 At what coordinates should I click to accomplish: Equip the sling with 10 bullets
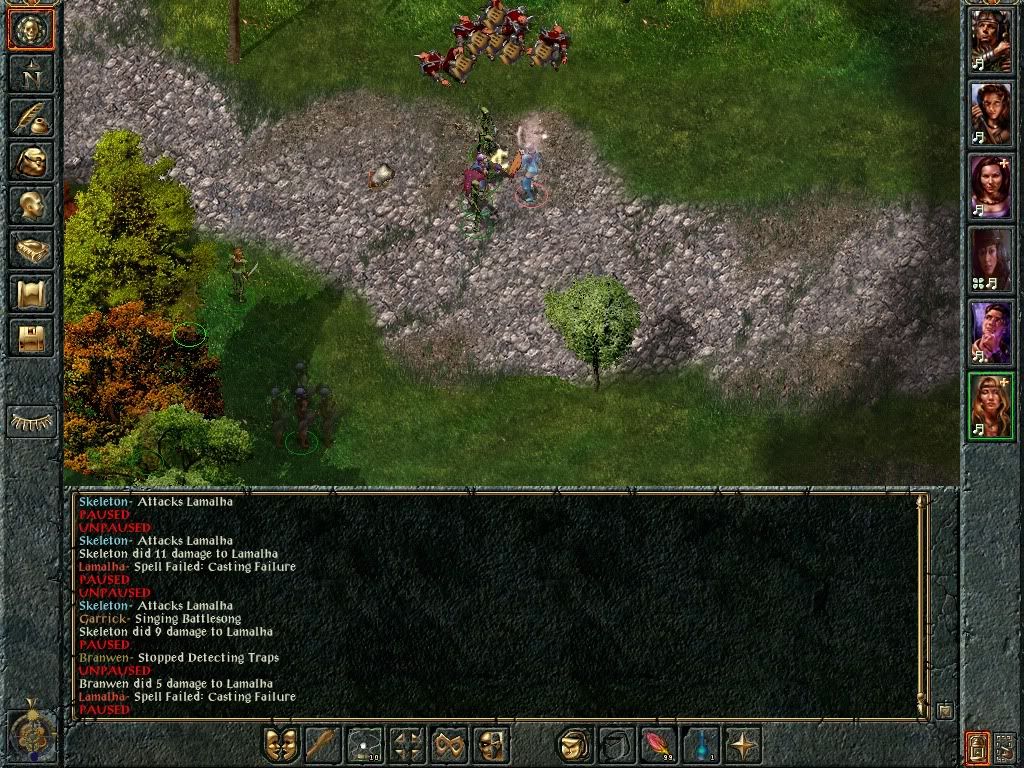365,745
